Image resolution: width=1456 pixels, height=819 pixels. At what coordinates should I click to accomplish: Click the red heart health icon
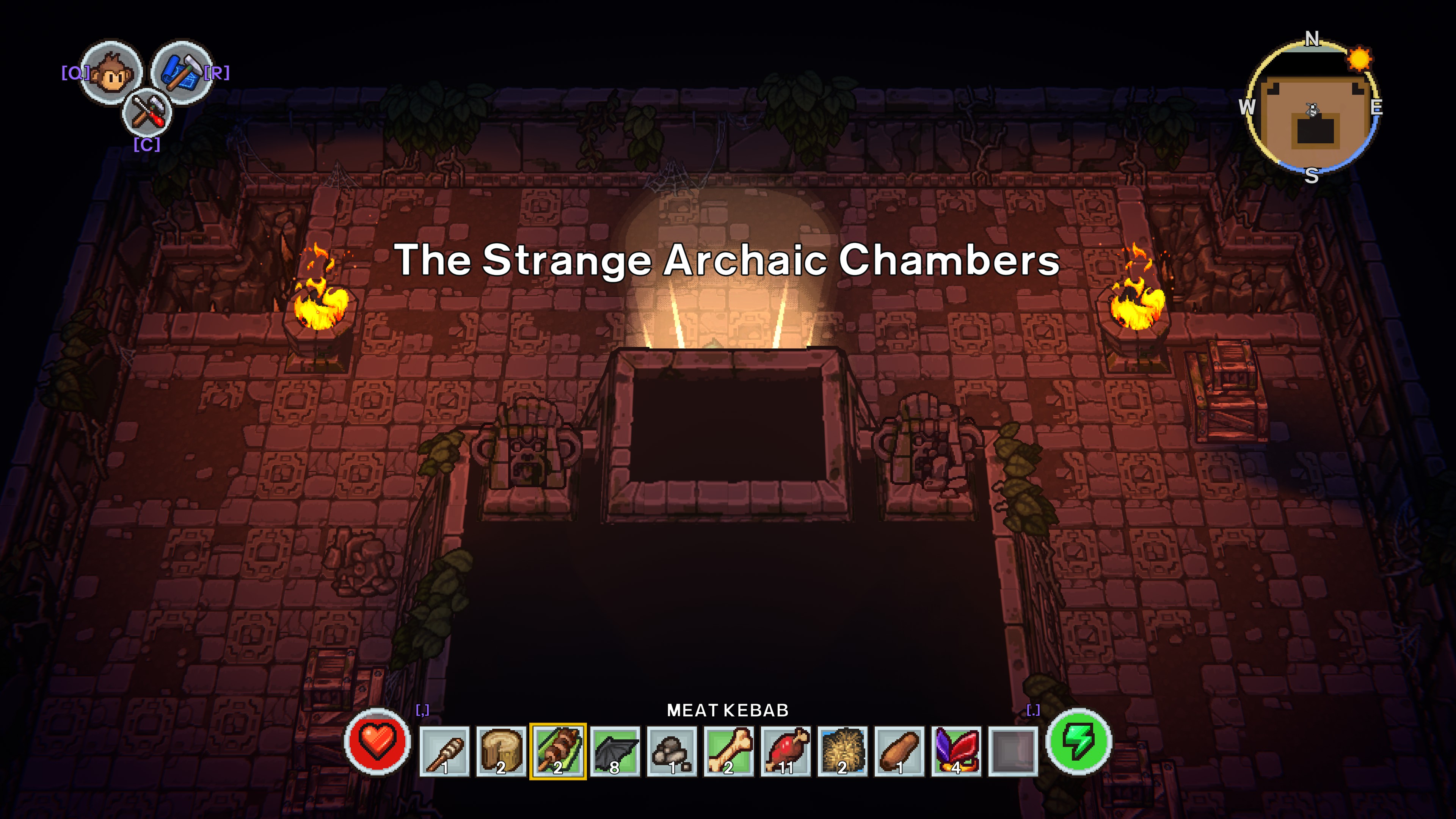tap(377, 741)
